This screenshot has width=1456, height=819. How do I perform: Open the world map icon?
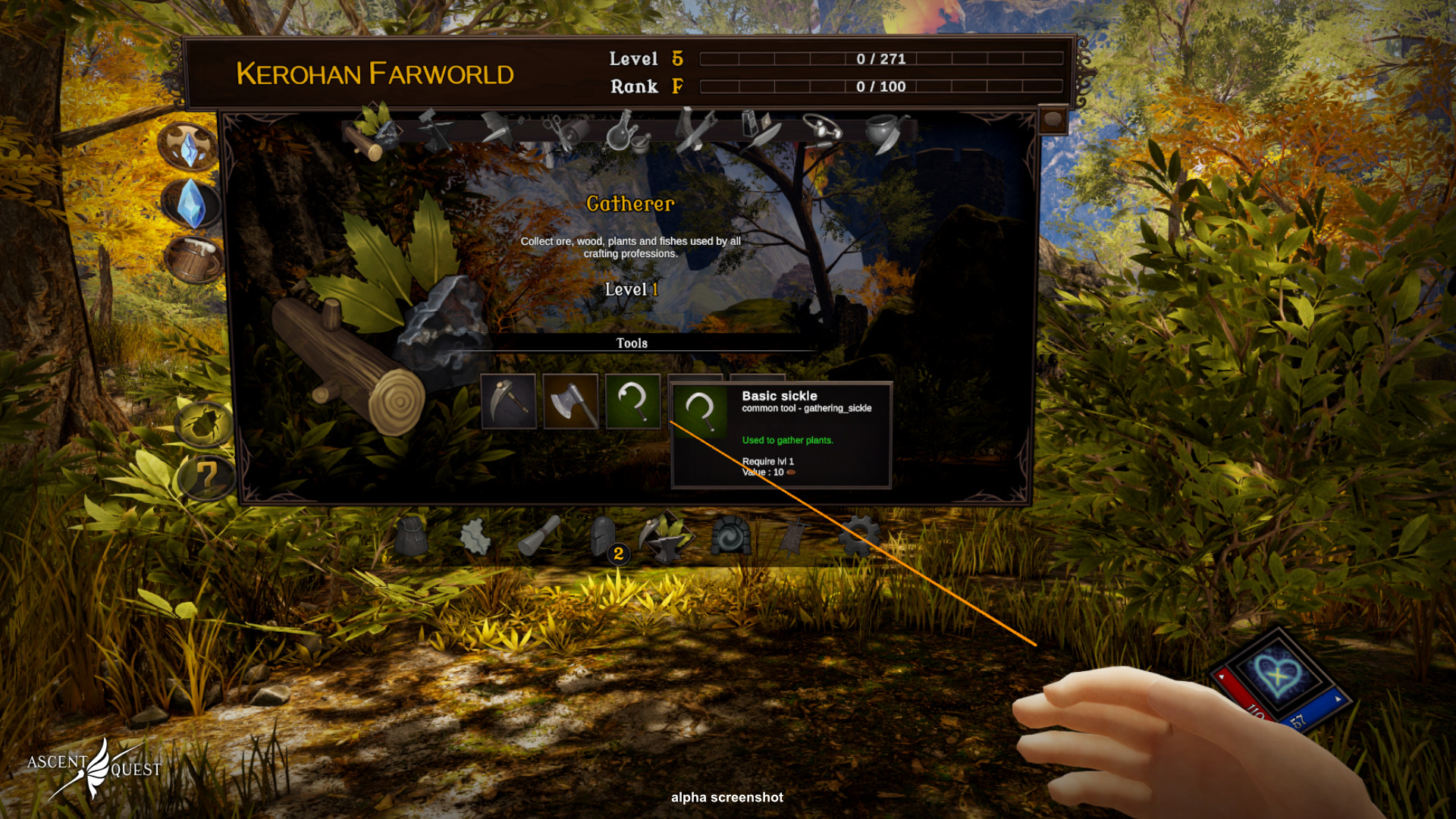click(475, 537)
